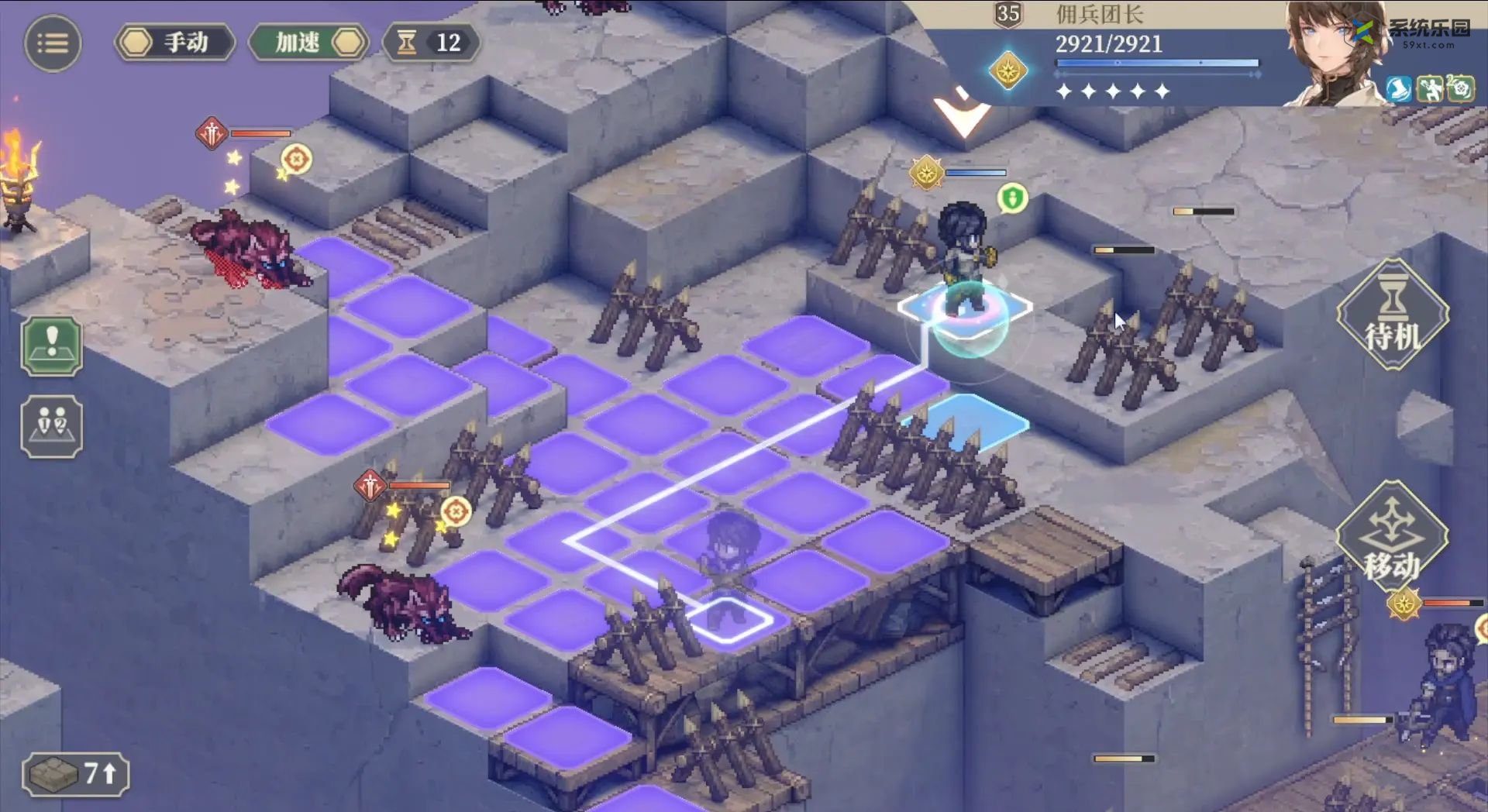View the mercenary leader portrait
This screenshot has height=812, width=1488.
(1331, 54)
